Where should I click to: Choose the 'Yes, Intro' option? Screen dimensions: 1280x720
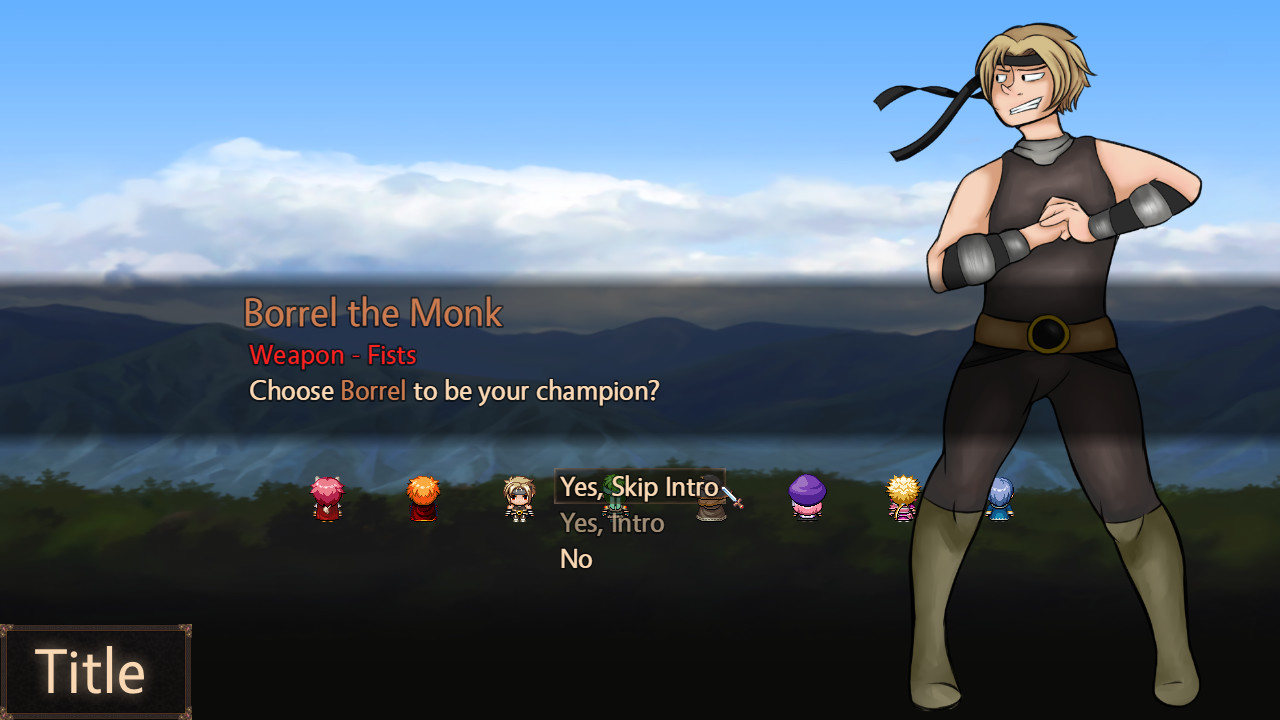tap(612, 523)
